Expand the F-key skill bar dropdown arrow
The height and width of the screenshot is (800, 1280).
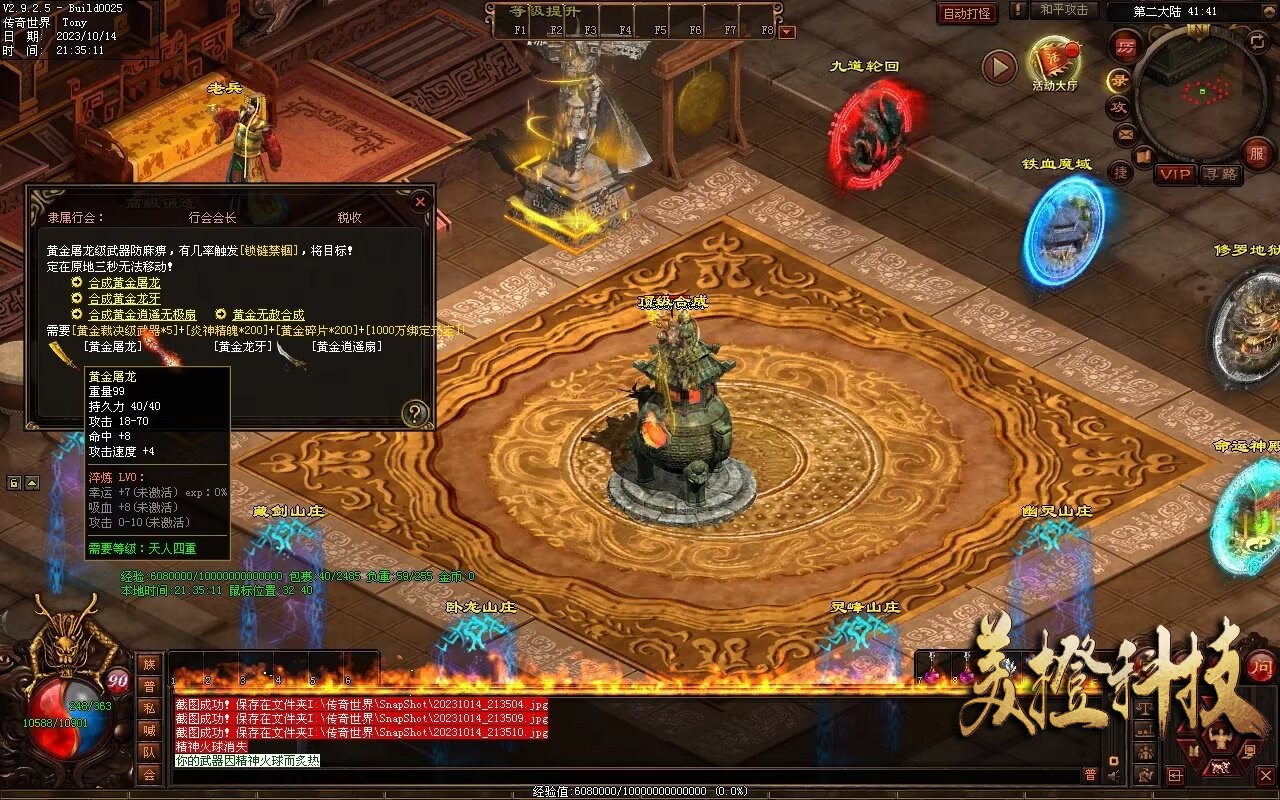(787, 32)
